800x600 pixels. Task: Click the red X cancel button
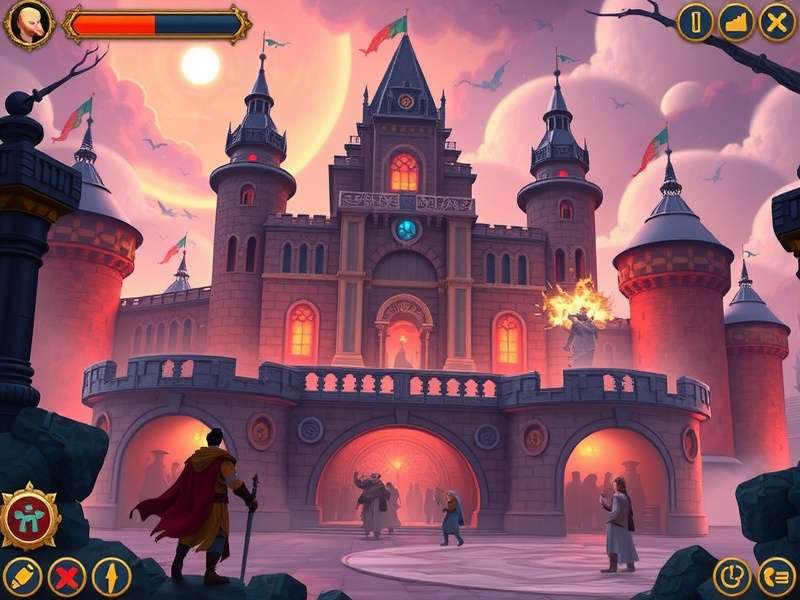coord(67,577)
